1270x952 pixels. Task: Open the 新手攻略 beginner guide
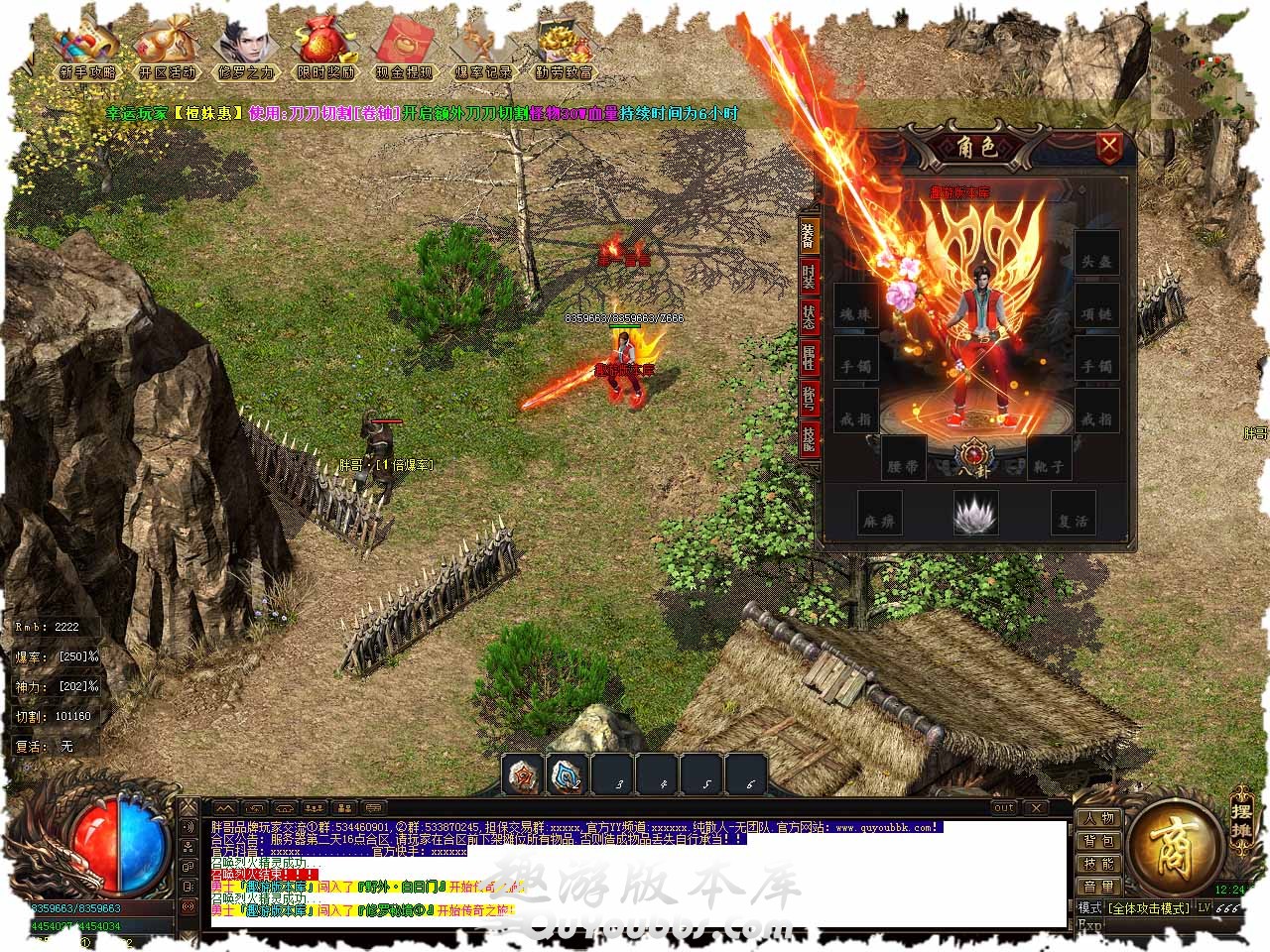pyautogui.click(x=87, y=48)
